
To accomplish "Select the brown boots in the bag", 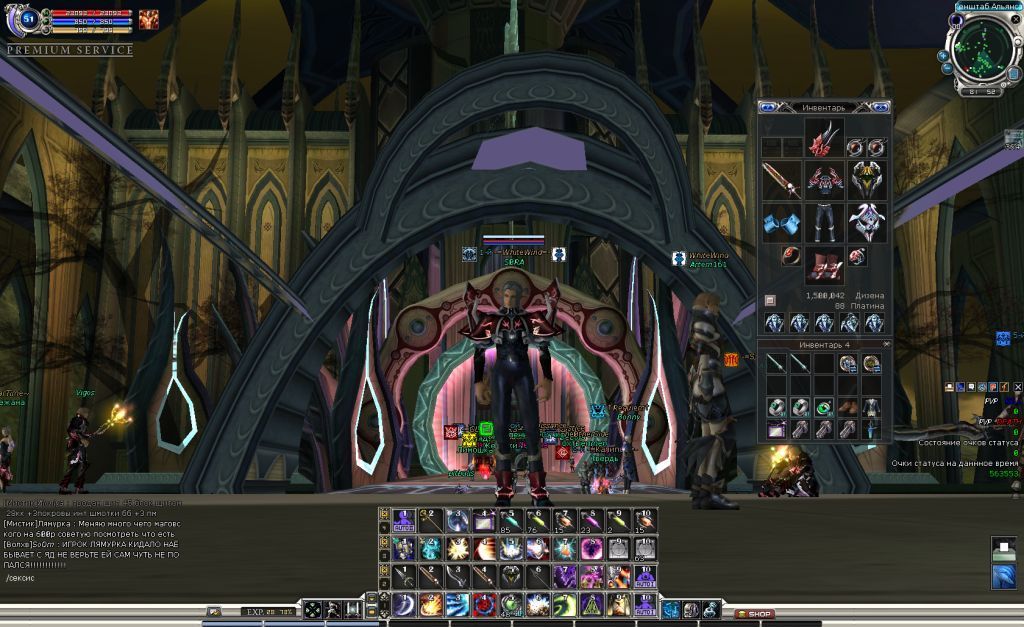I will 848,407.
